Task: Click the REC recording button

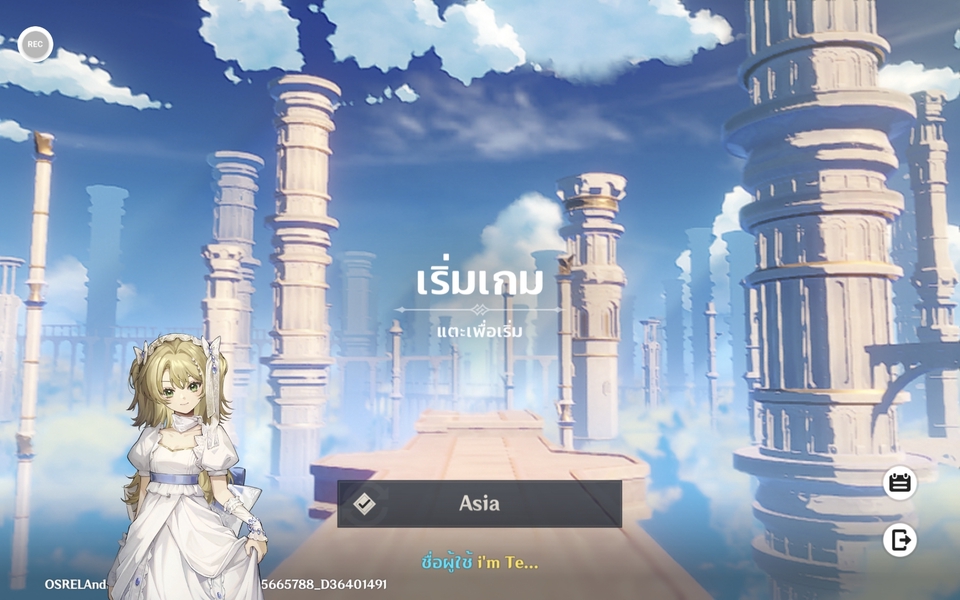Action: [35, 44]
